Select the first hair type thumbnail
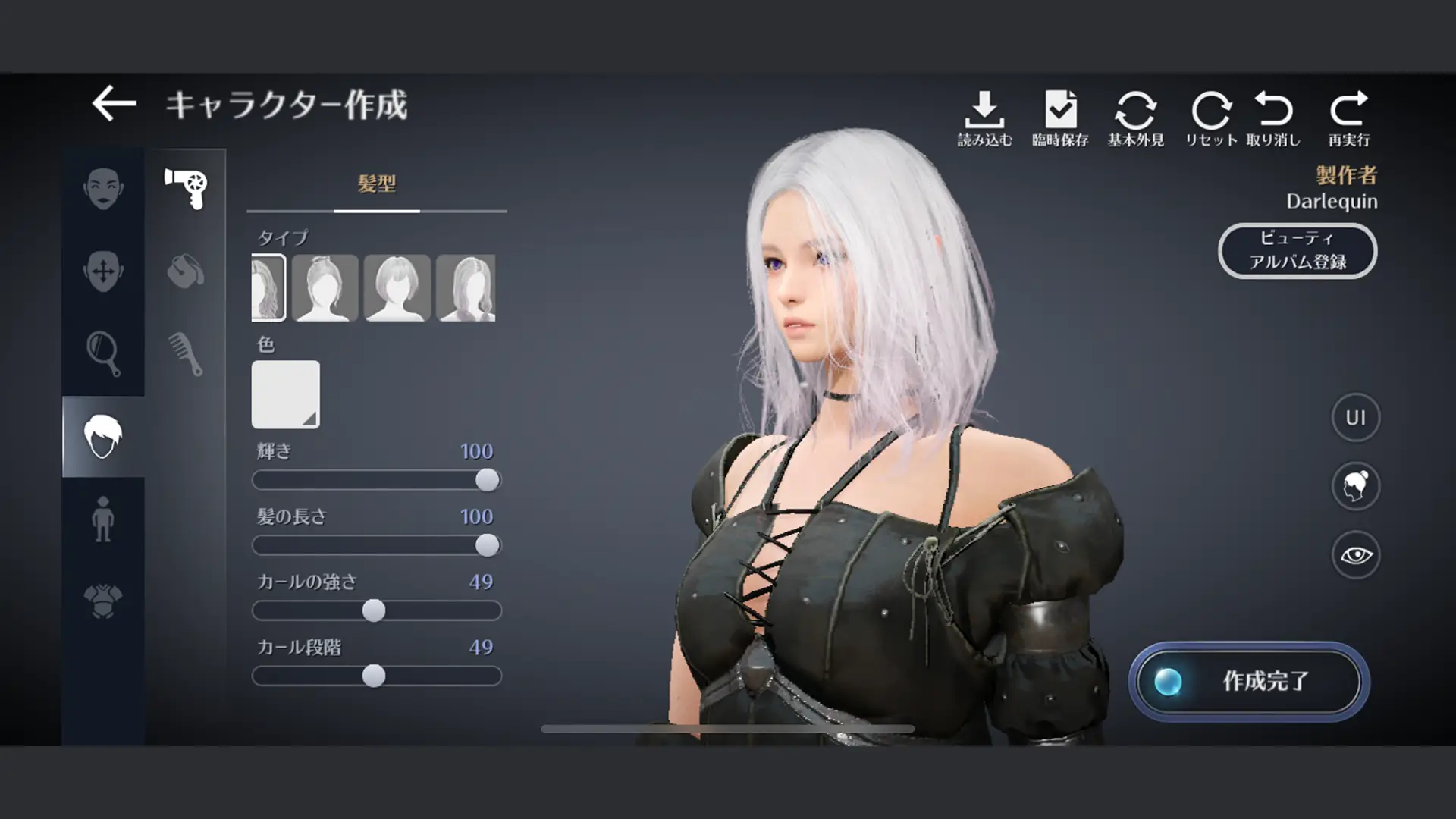Image resolution: width=1456 pixels, height=819 pixels. pos(267,289)
